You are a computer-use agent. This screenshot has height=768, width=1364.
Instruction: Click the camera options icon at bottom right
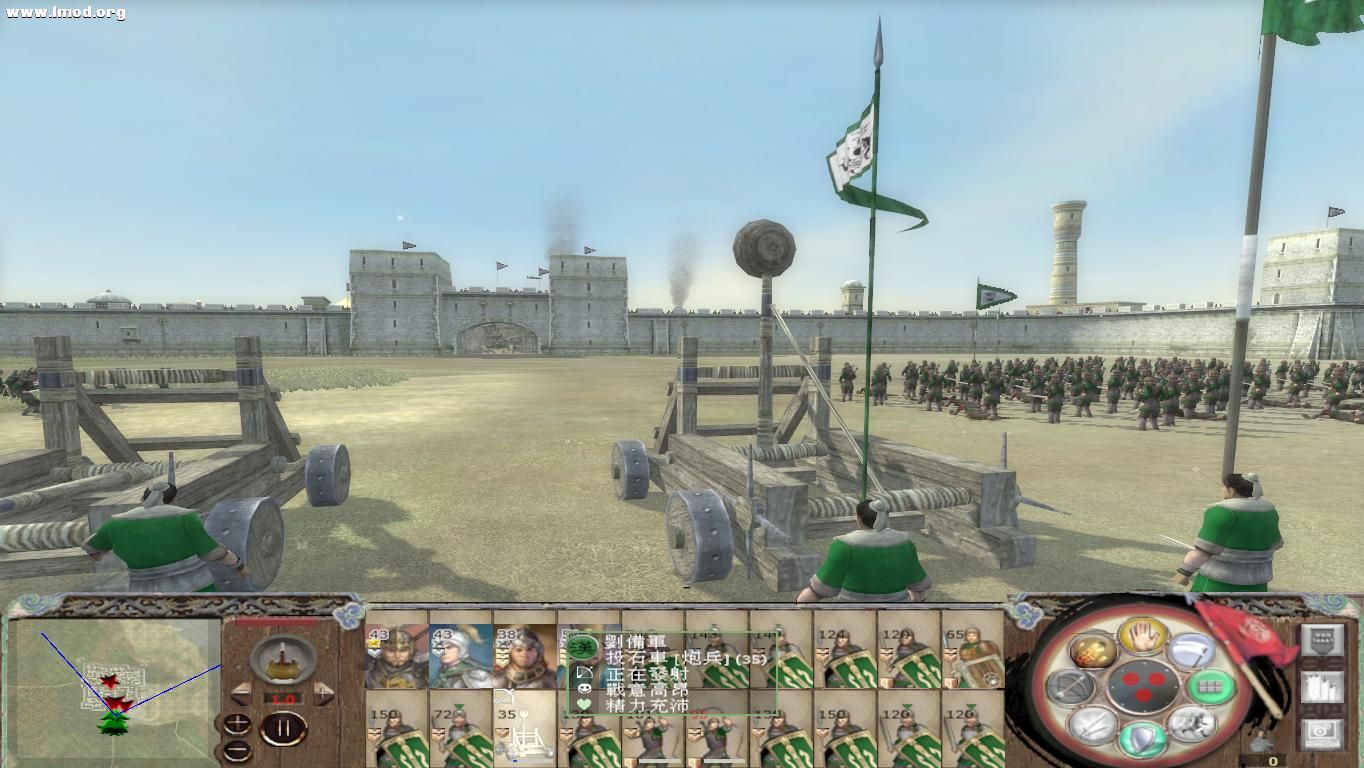click(x=1323, y=731)
